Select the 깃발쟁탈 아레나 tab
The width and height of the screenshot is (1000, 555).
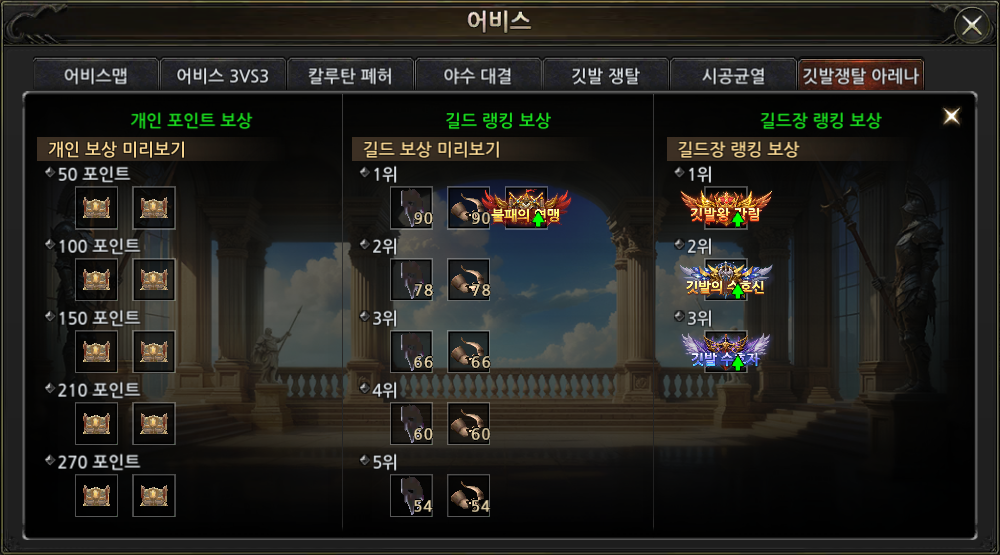point(860,76)
